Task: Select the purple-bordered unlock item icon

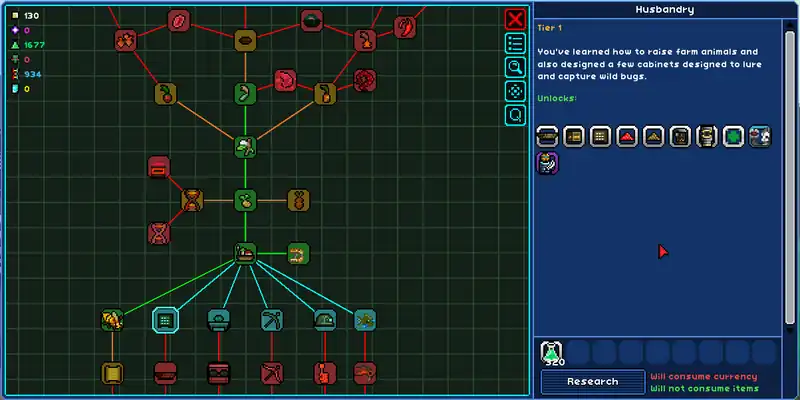Action: coord(546,163)
